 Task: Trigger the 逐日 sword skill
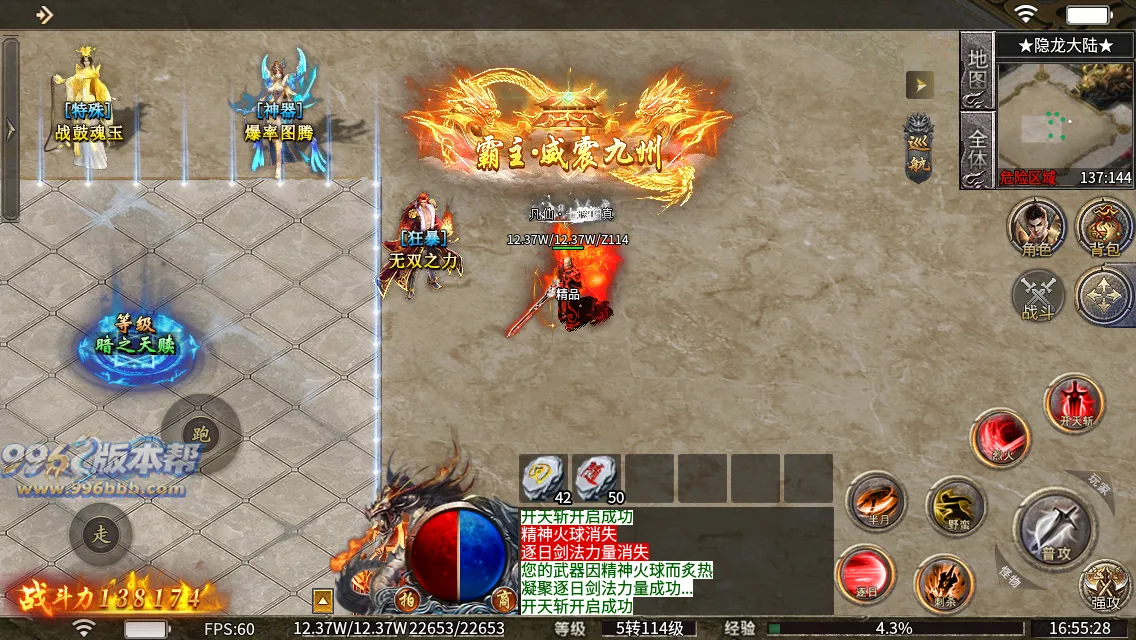coord(866,574)
